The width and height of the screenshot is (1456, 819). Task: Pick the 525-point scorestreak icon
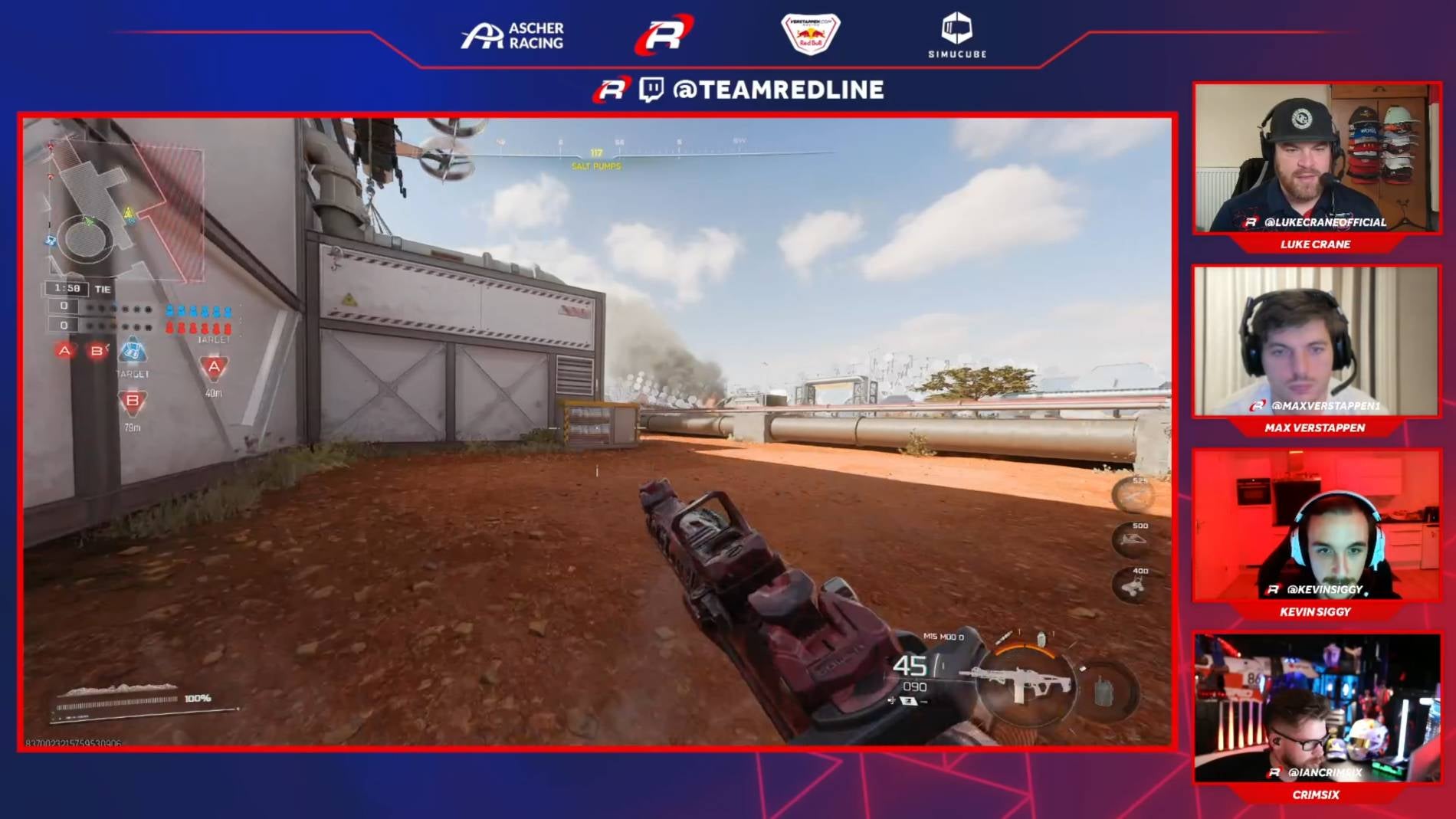pyautogui.click(x=1133, y=496)
